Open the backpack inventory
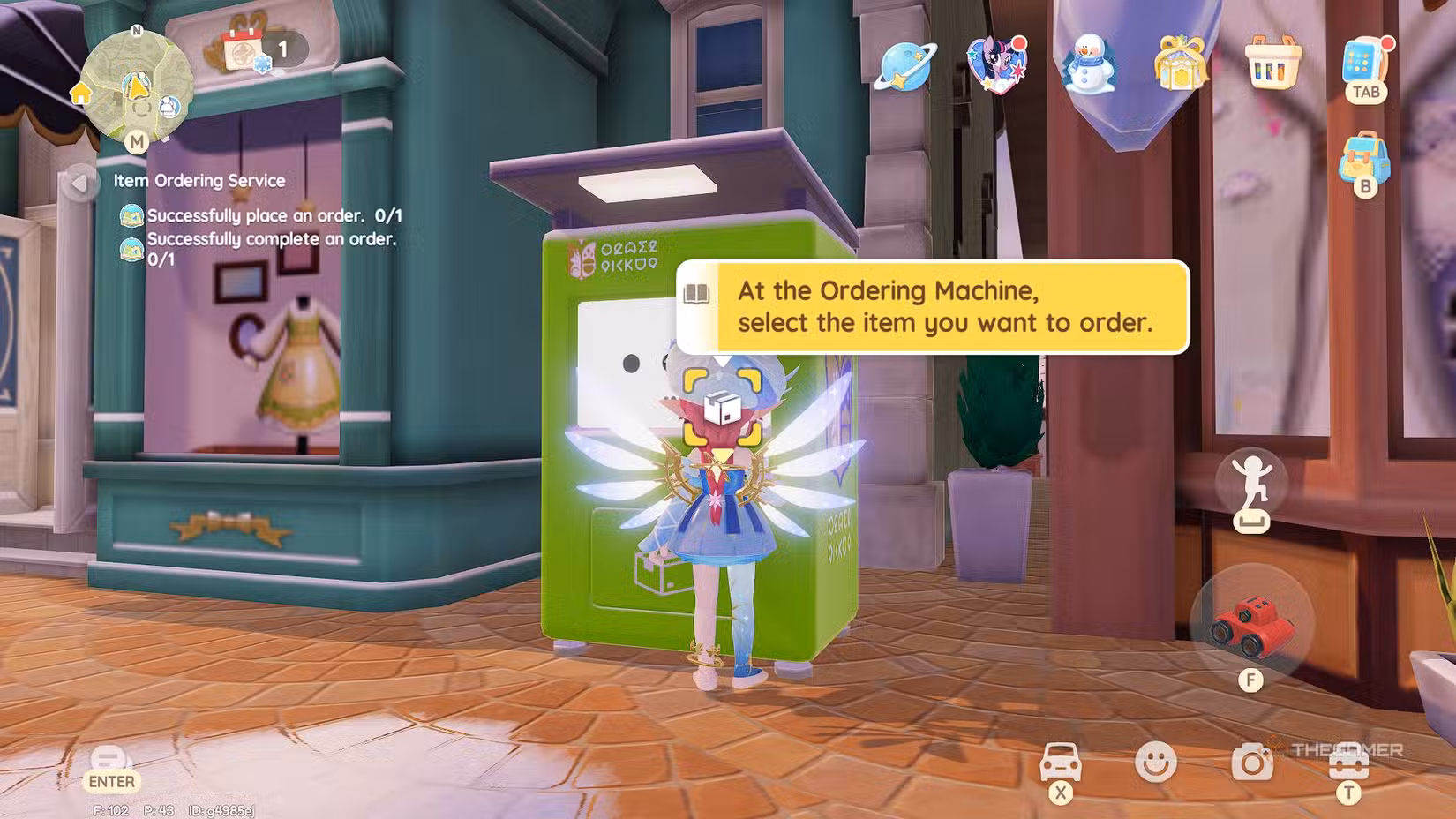Viewport: 1456px width, 819px height. point(1364,159)
